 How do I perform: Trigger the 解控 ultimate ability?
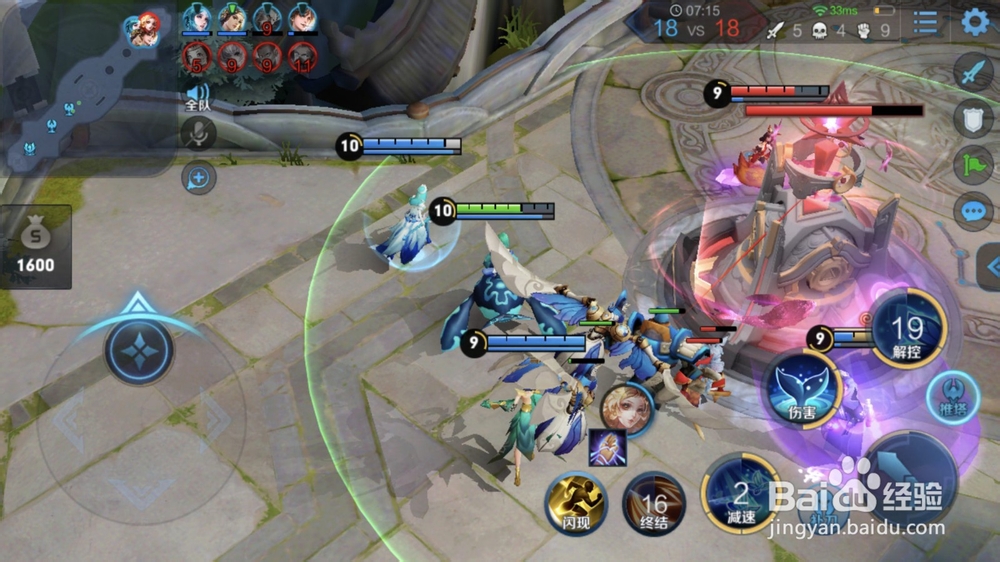(908, 329)
